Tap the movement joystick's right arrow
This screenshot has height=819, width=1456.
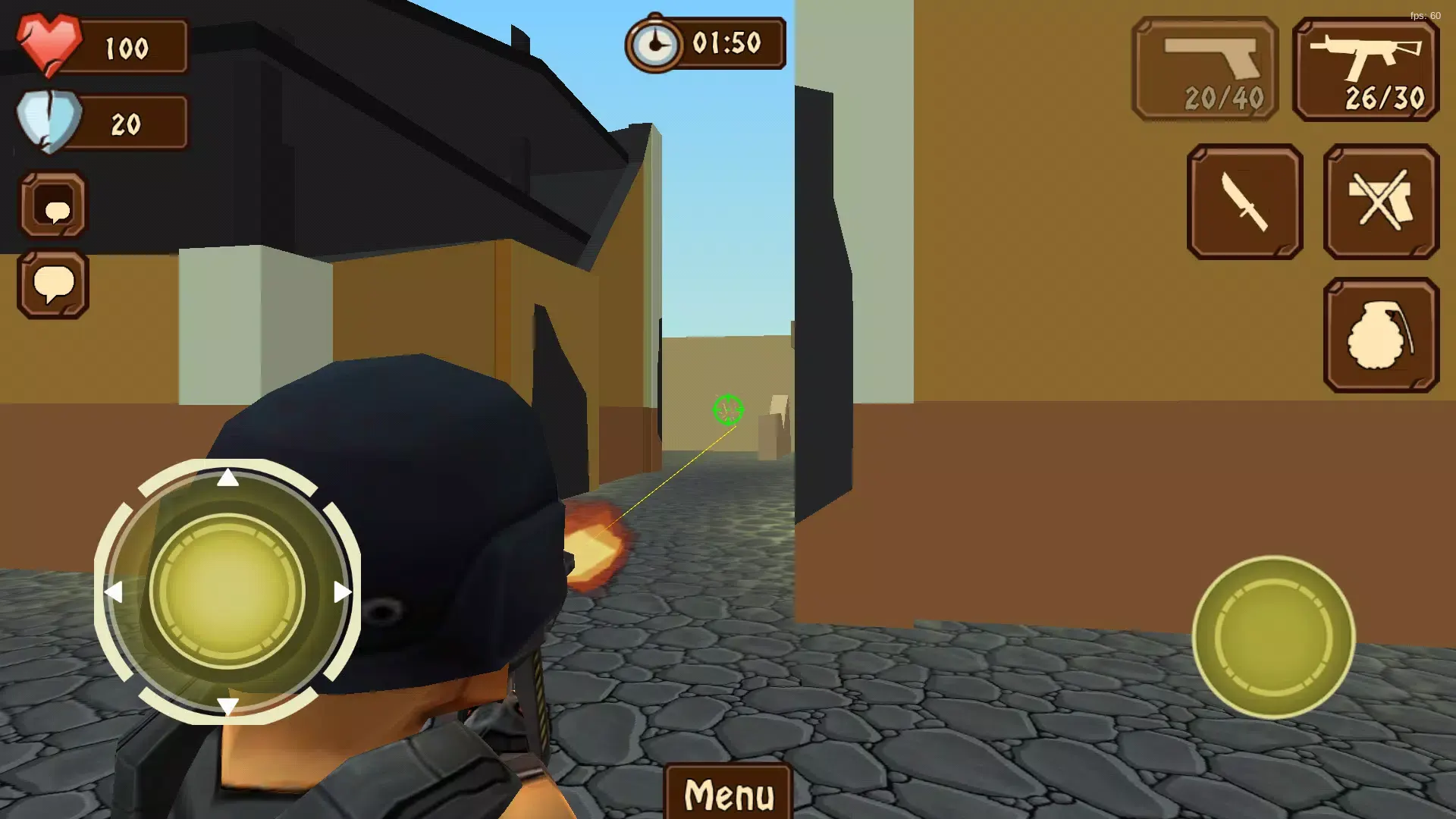[342, 591]
